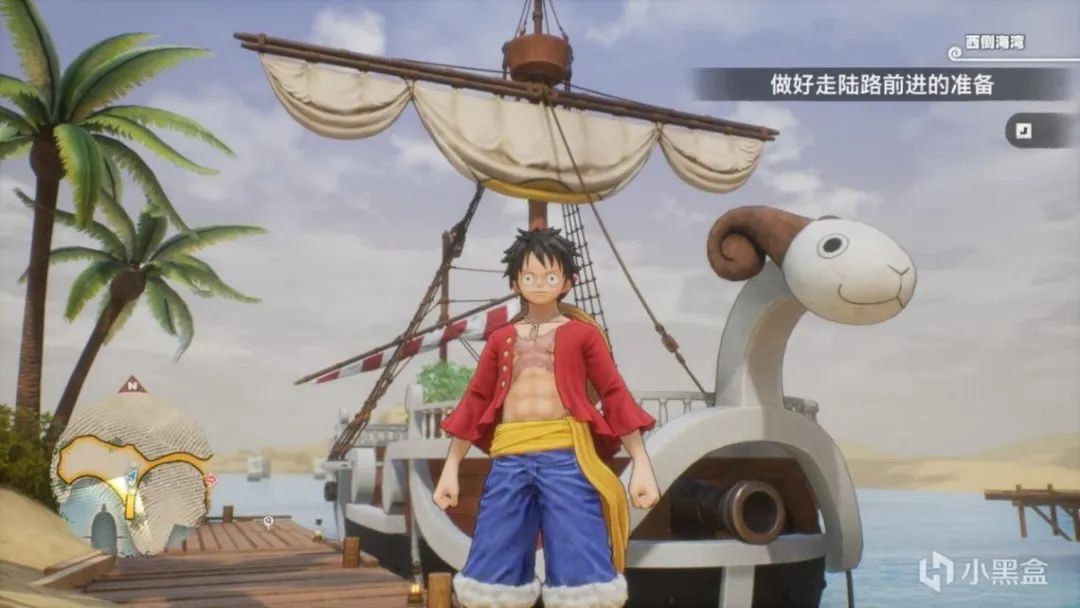Click the N compass marker above the minimap

(x=132, y=384)
